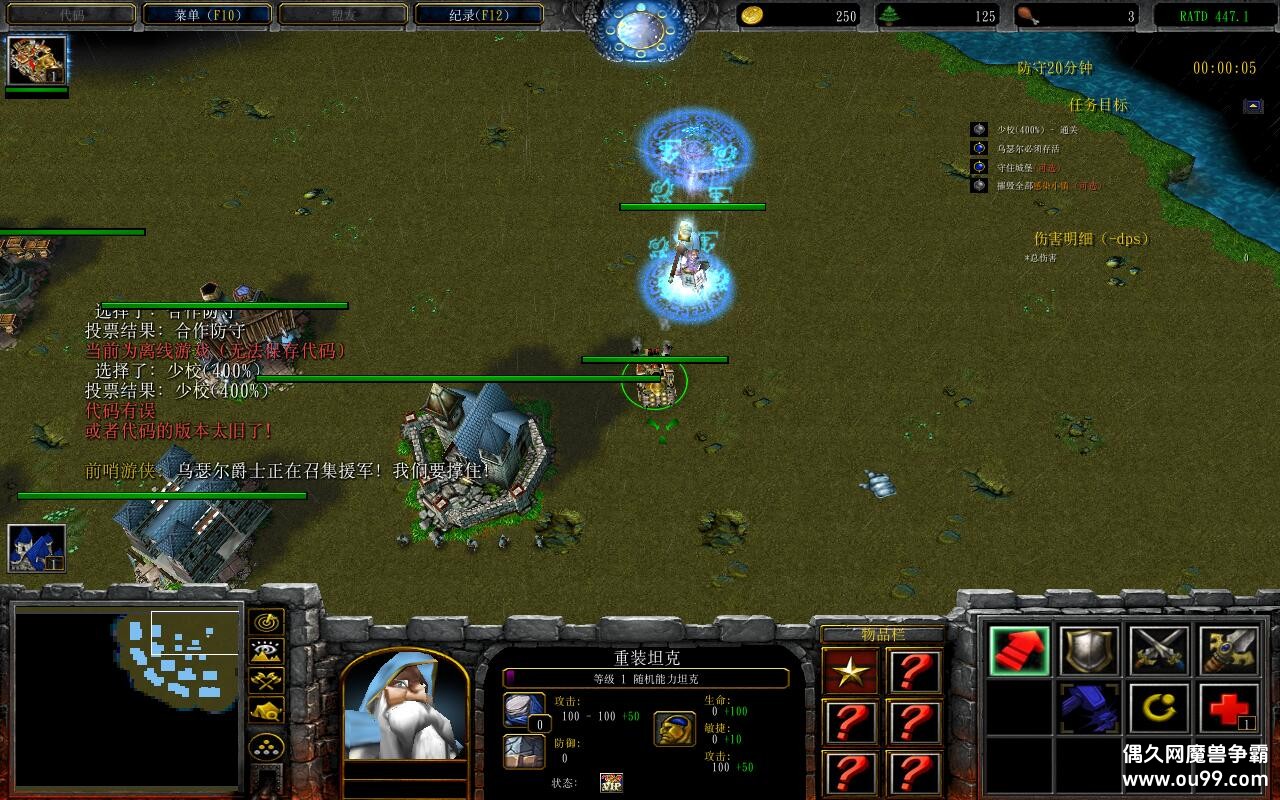Click the blue armored boot ability icon
Viewport: 1280px width, 800px height.
[1089, 708]
